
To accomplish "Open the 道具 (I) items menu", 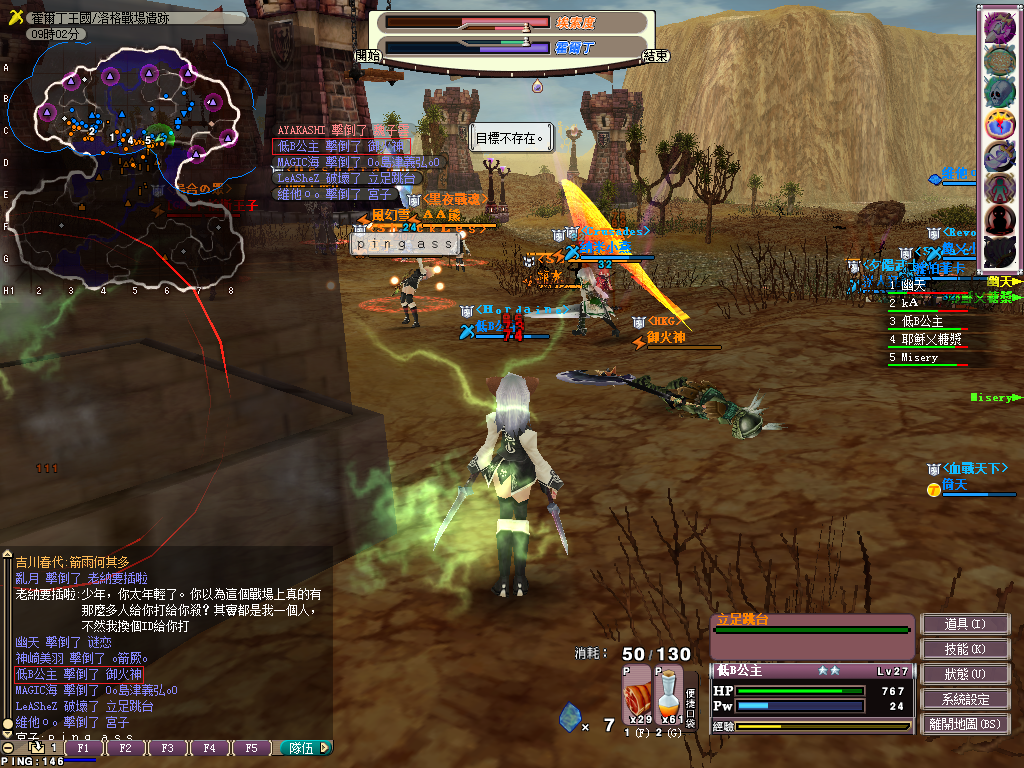I will (965, 624).
